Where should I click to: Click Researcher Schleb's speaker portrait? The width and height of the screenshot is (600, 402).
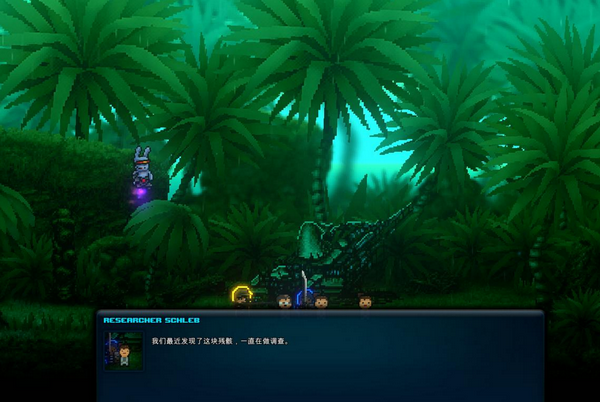coord(123,350)
